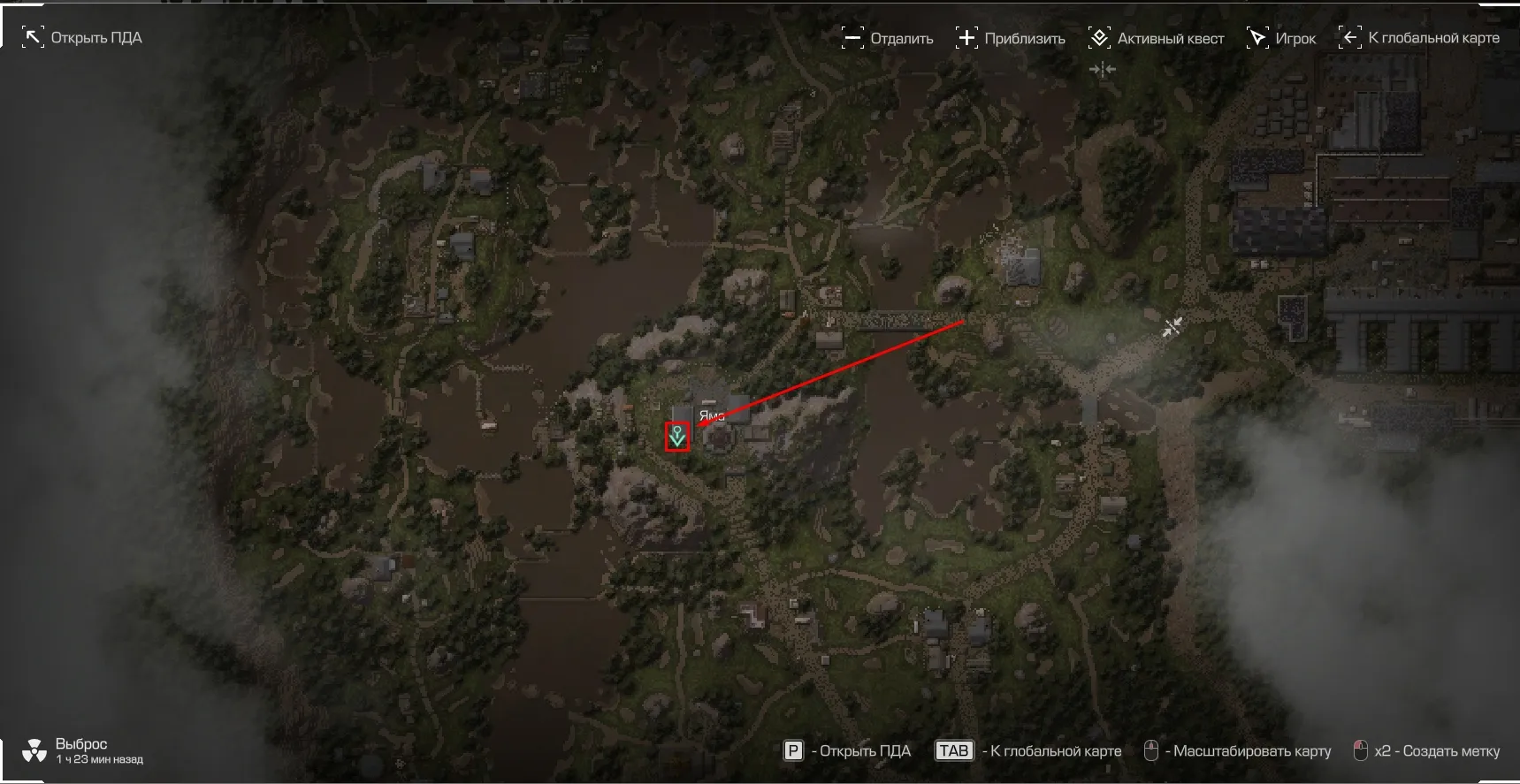Image resolution: width=1520 pixels, height=784 pixels.
Task: Select the green quest marker at Яма
Action: tap(677, 437)
